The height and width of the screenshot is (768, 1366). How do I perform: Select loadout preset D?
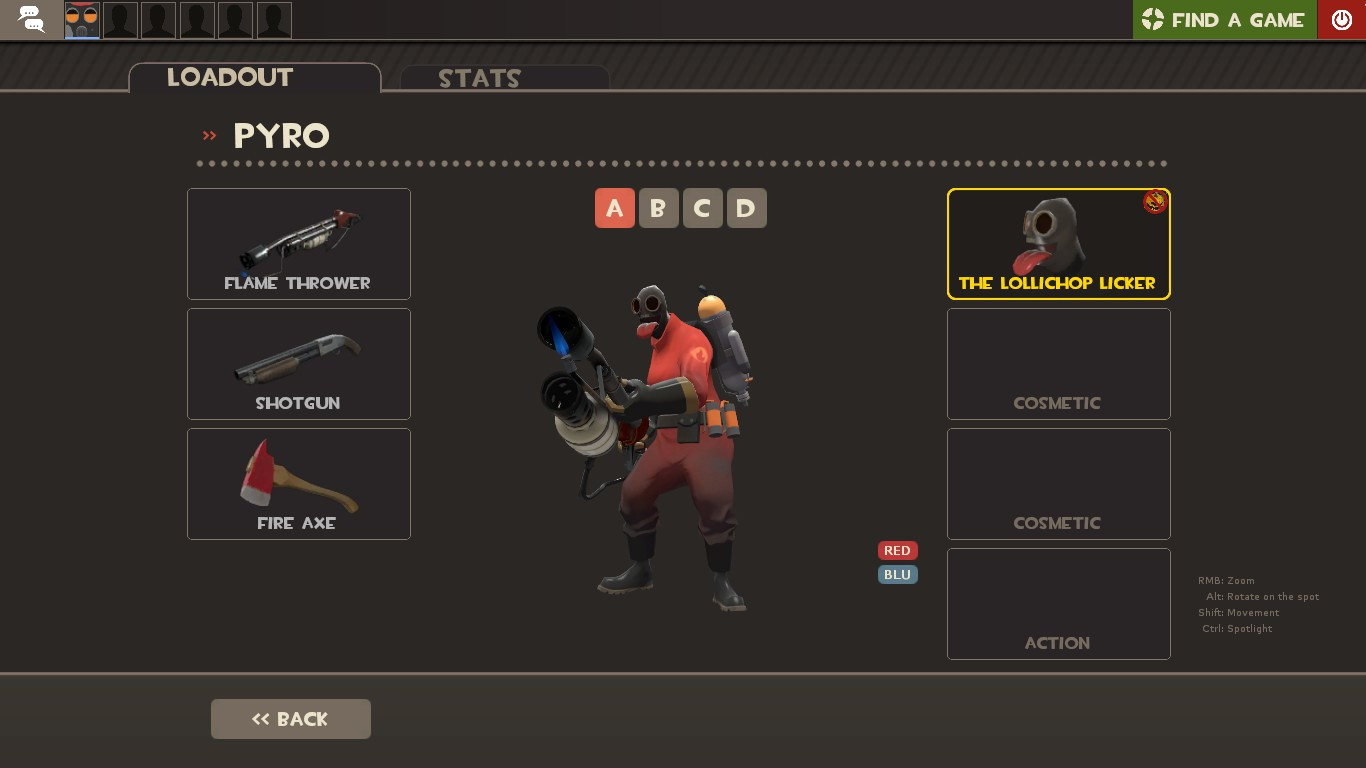(x=747, y=208)
